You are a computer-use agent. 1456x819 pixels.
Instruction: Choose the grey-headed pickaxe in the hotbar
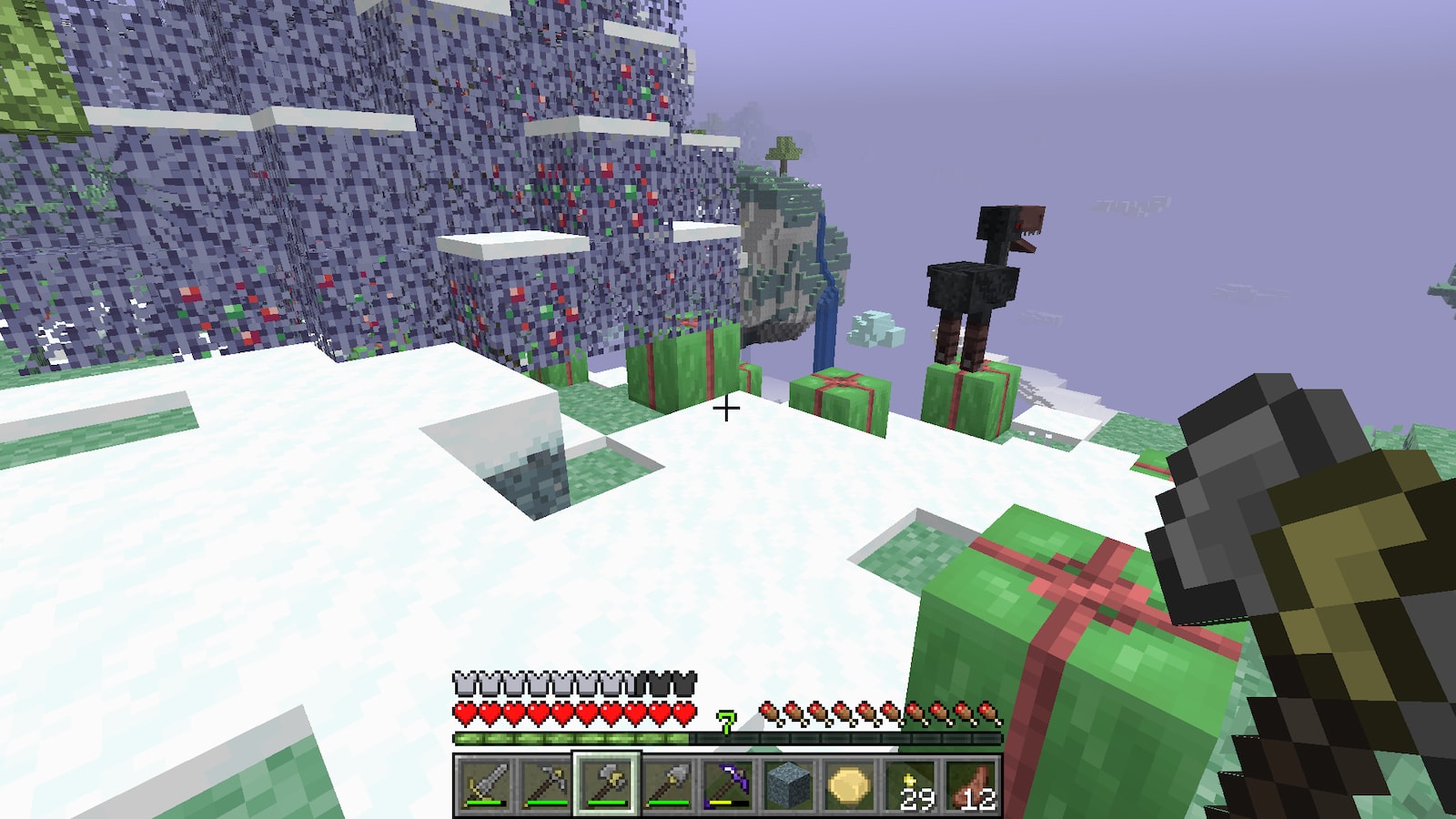click(x=544, y=784)
